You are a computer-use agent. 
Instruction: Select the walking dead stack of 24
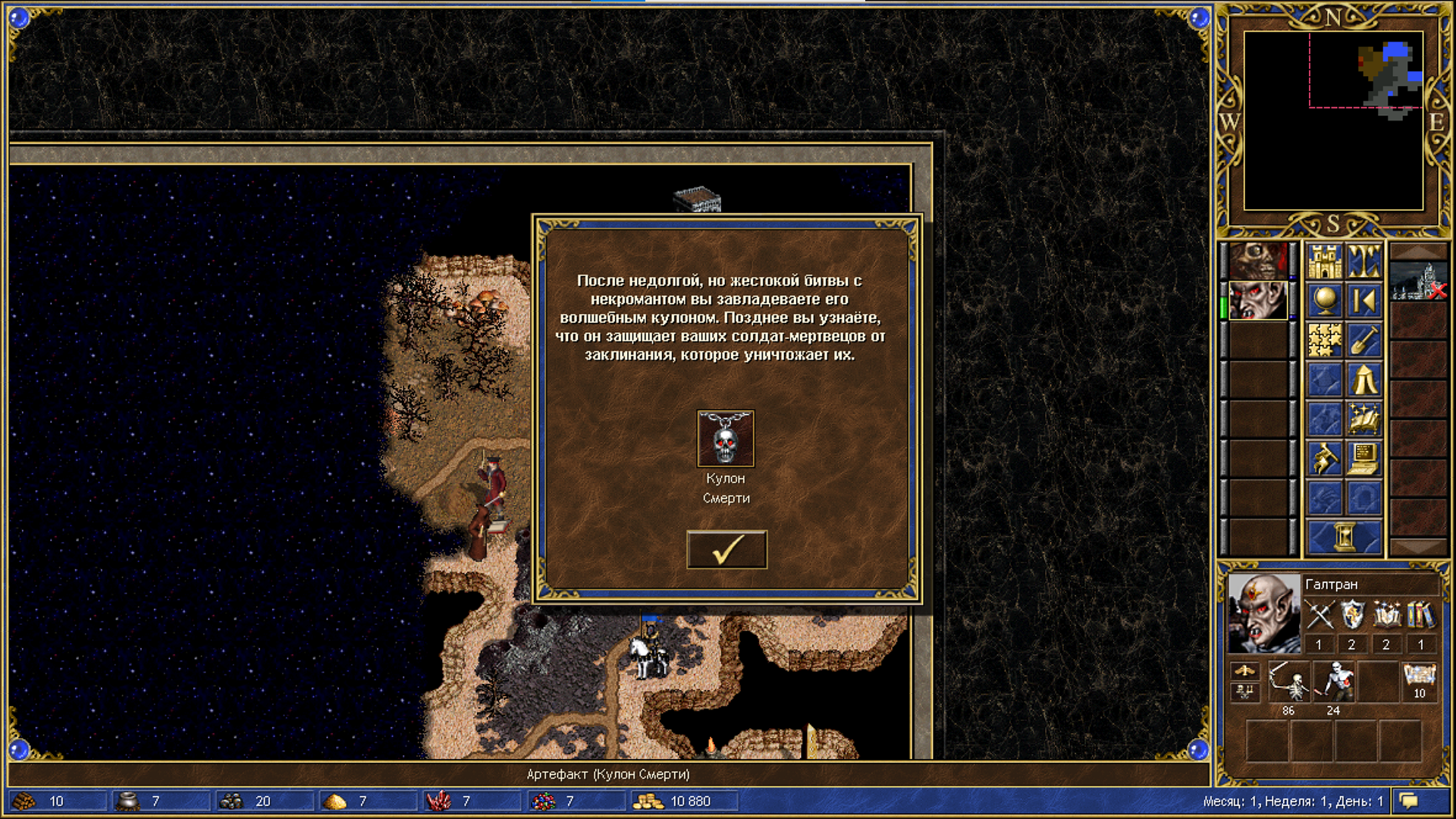tap(1333, 682)
